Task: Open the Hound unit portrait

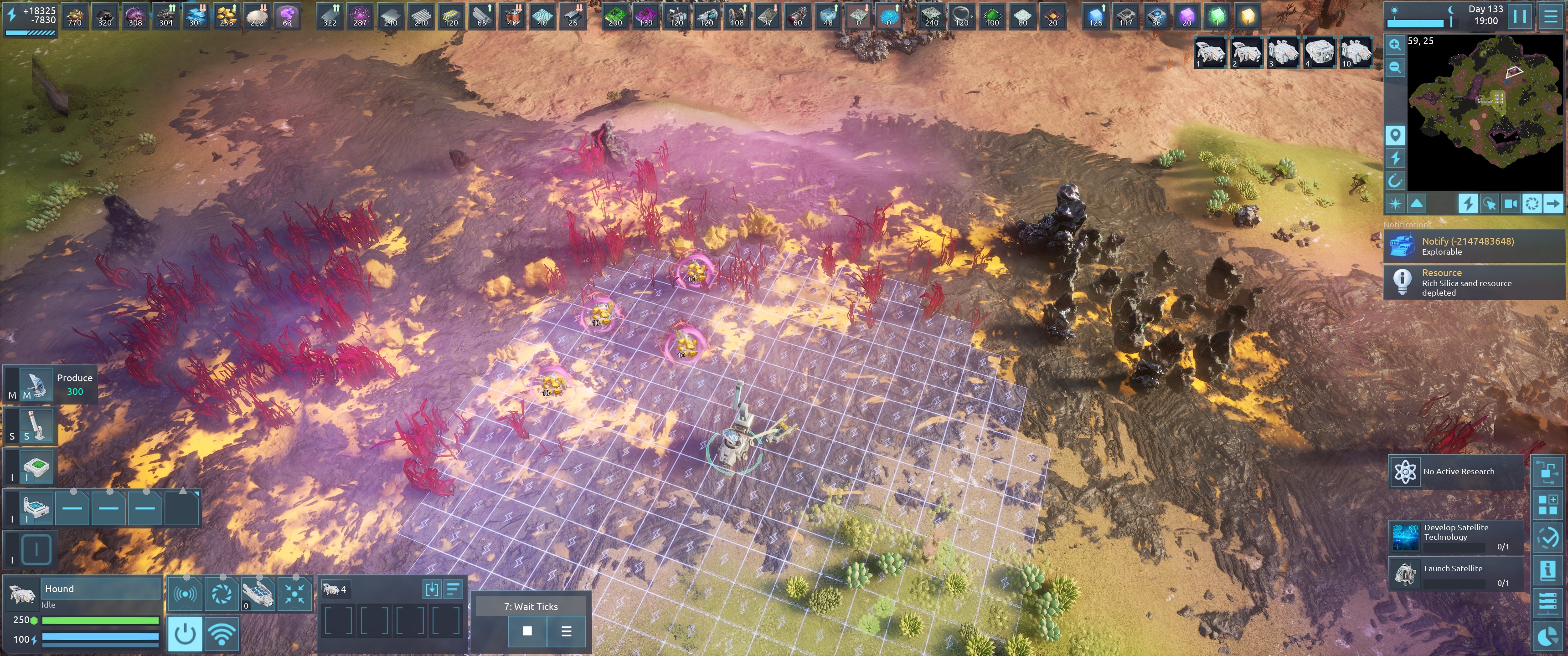Action: tap(22, 593)
